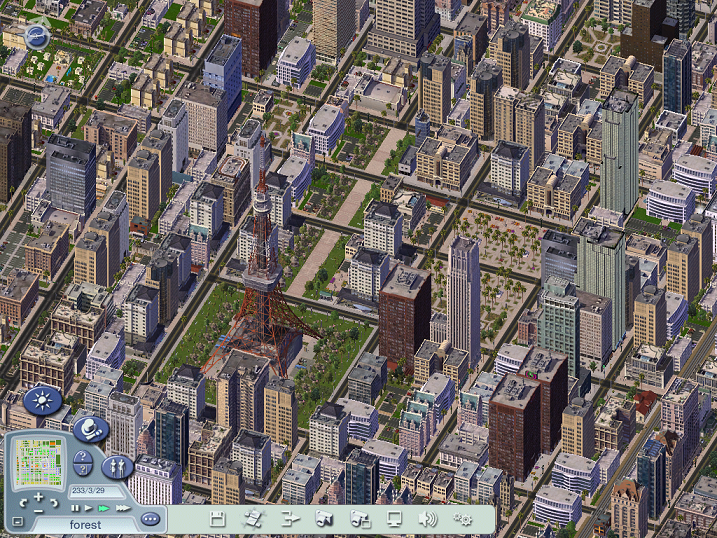The width and height of the screenshot is (717, 538).
Task: Open Mayor Mode with the top hat button
Action: point(87,429)
